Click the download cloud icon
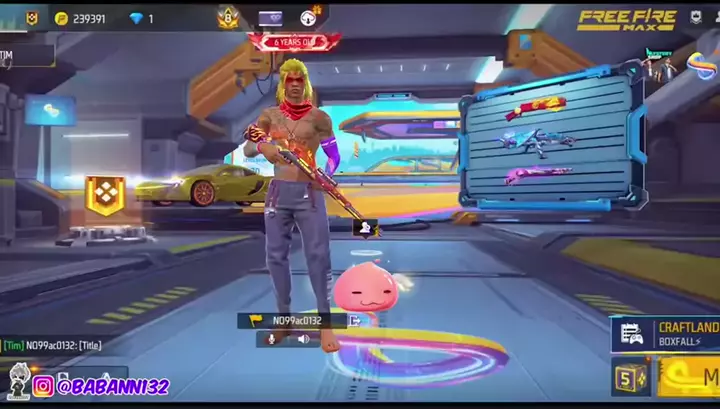 coord(312,16)
